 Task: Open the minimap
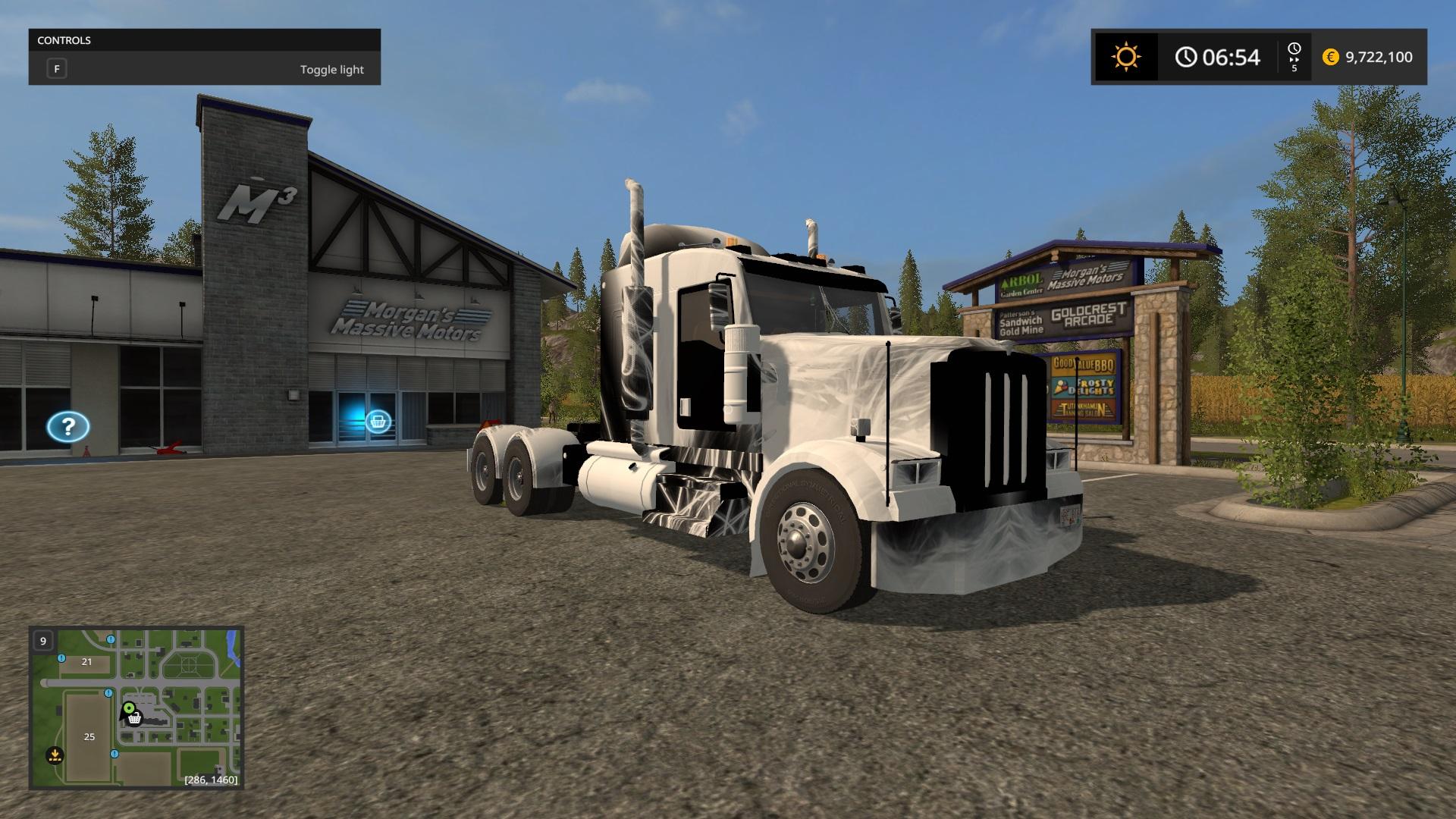tap(136, 708)
